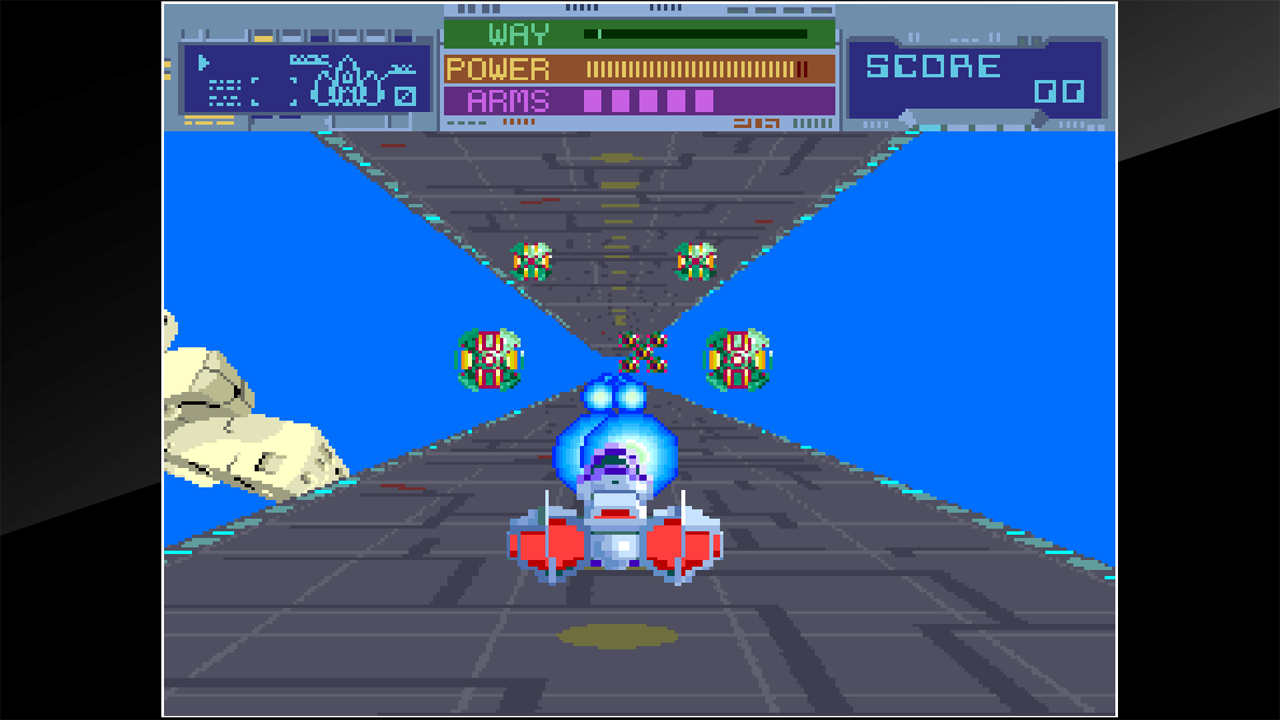This screenshot has width=1280, height=720.
Task: Click the SCORE panel showing 00
Action: [975, 75]
